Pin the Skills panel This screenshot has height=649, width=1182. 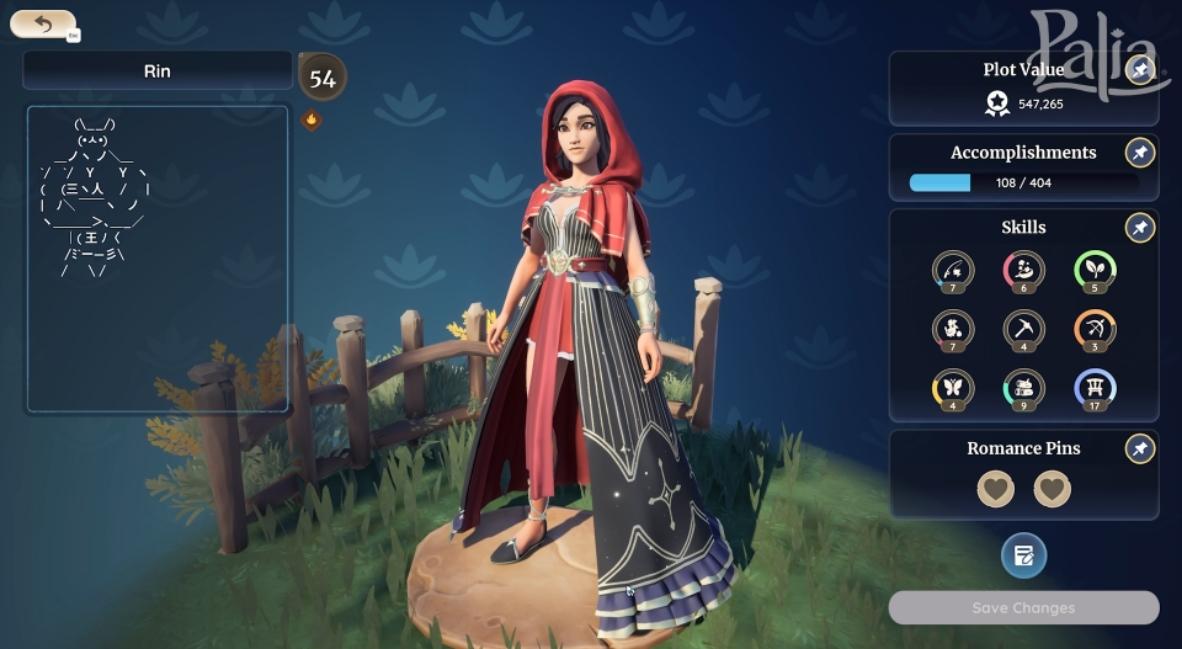click(x=1140, y=228)
